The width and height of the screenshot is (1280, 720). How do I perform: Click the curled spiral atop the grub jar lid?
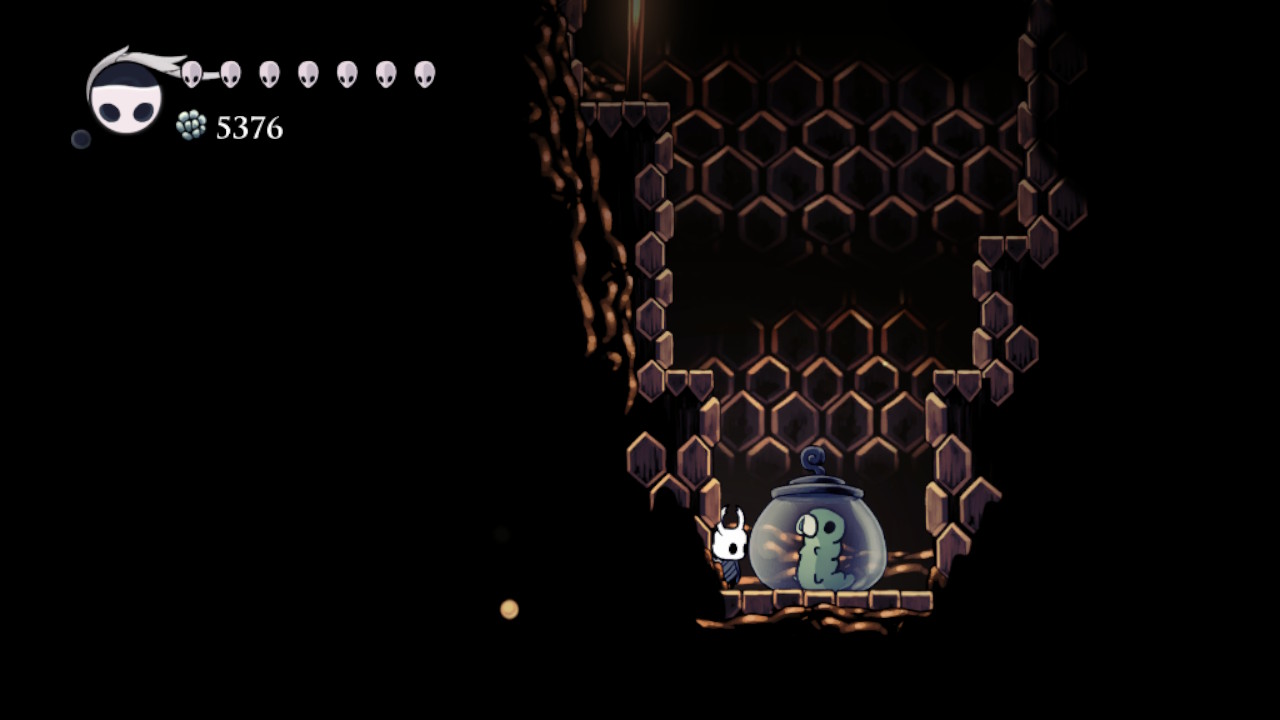(814, 462)
